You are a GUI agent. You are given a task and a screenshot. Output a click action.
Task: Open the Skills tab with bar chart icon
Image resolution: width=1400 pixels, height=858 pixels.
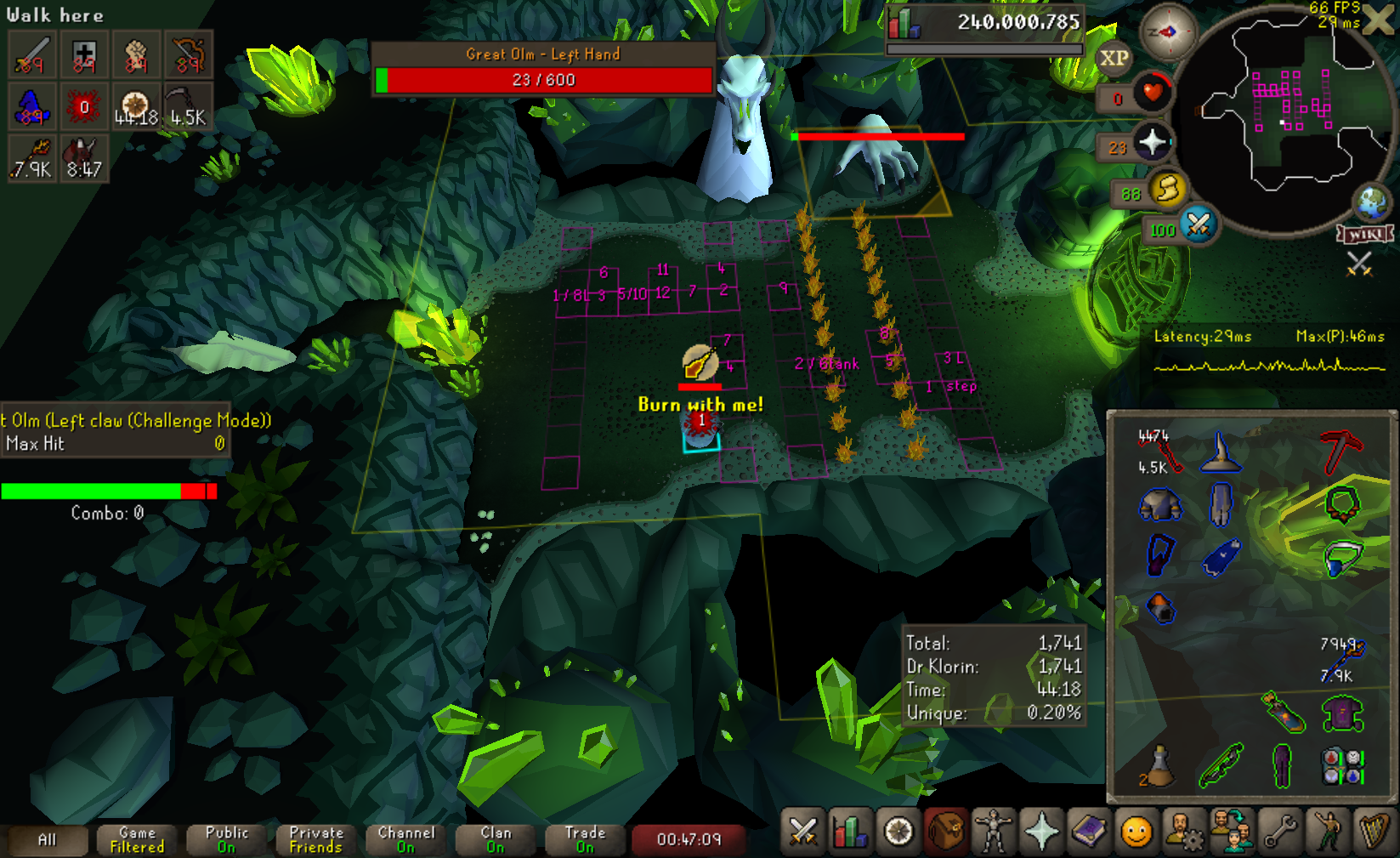849,831
